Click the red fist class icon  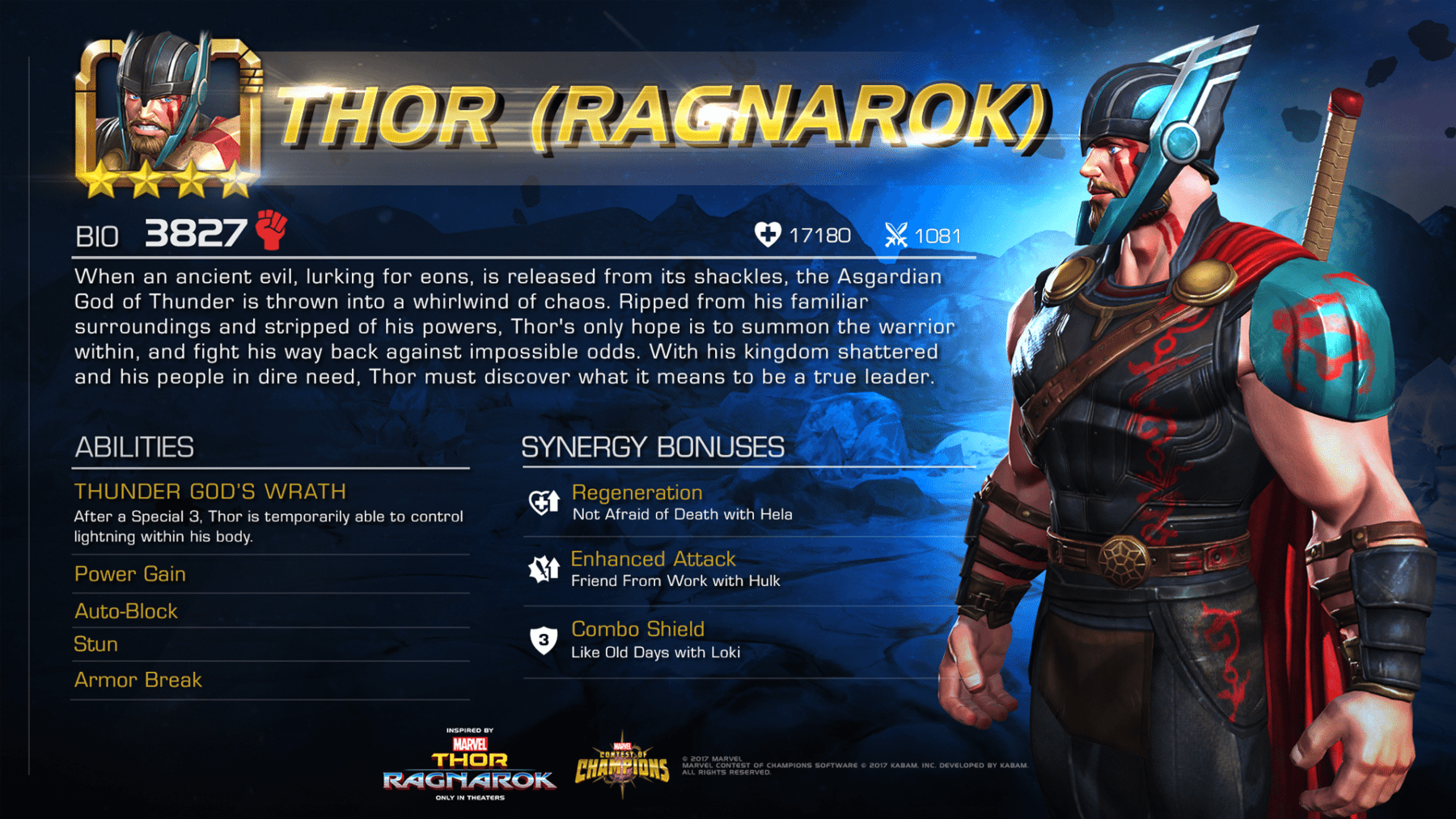[272, 230]
